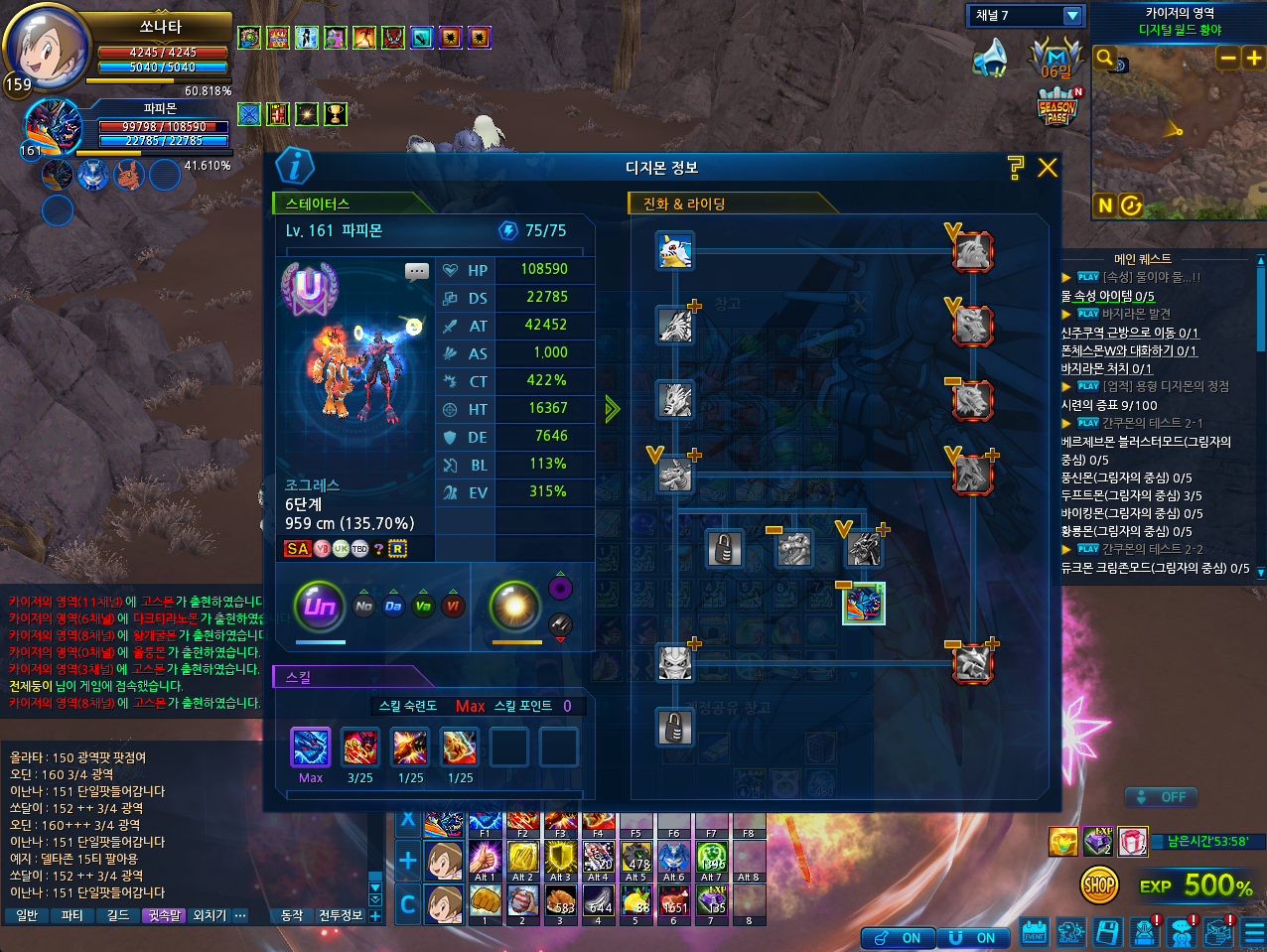The height and width of the screenshot is (952, 1267).
Task: Select the 외치기 chat tab
Action: pyautogui.click(x=210, y=915)
